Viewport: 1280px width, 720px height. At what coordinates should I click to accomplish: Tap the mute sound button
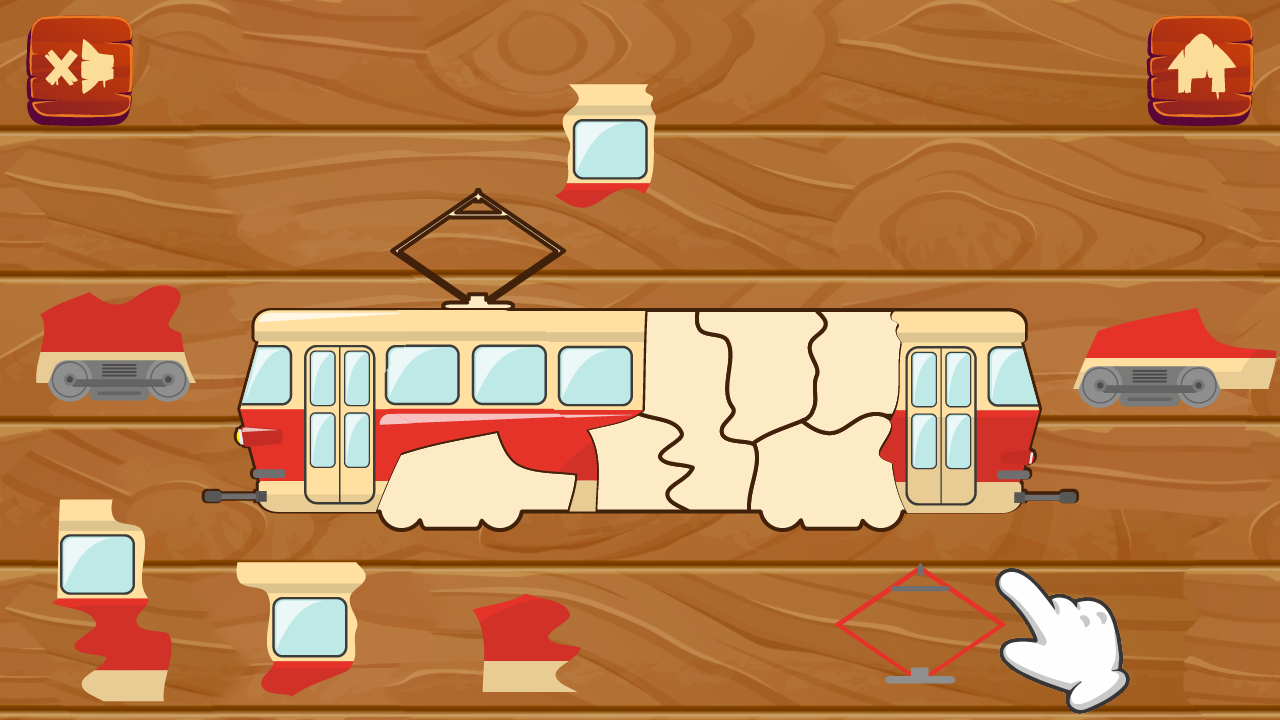(80, 65)
